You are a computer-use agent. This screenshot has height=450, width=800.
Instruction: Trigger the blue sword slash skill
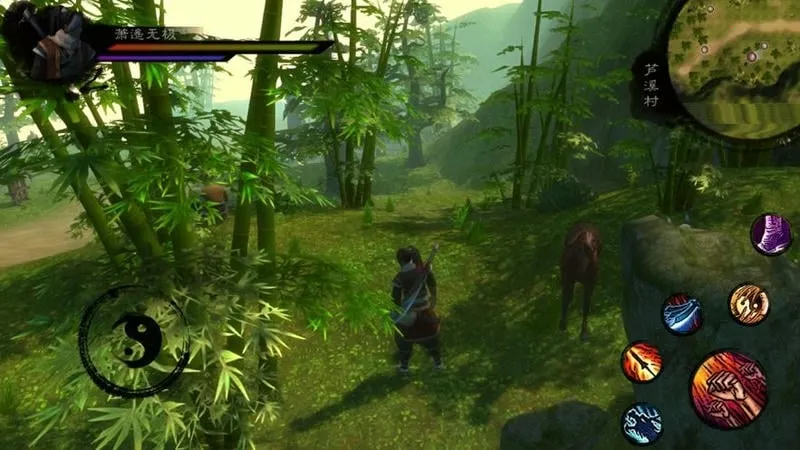(682, 314)
